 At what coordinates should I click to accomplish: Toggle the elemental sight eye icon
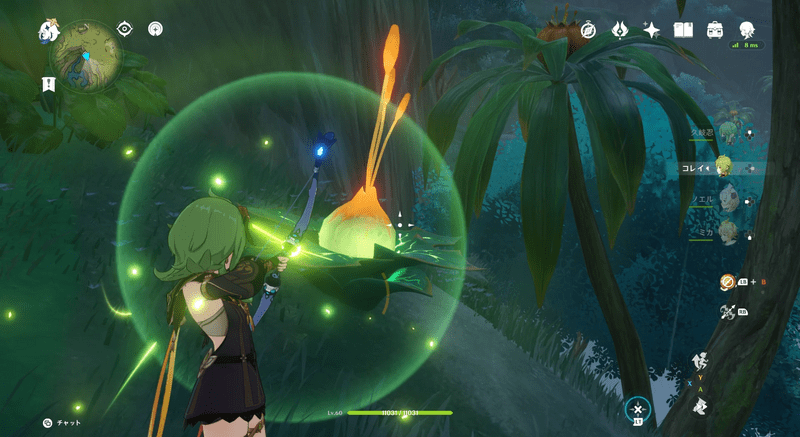coord(125,29)
